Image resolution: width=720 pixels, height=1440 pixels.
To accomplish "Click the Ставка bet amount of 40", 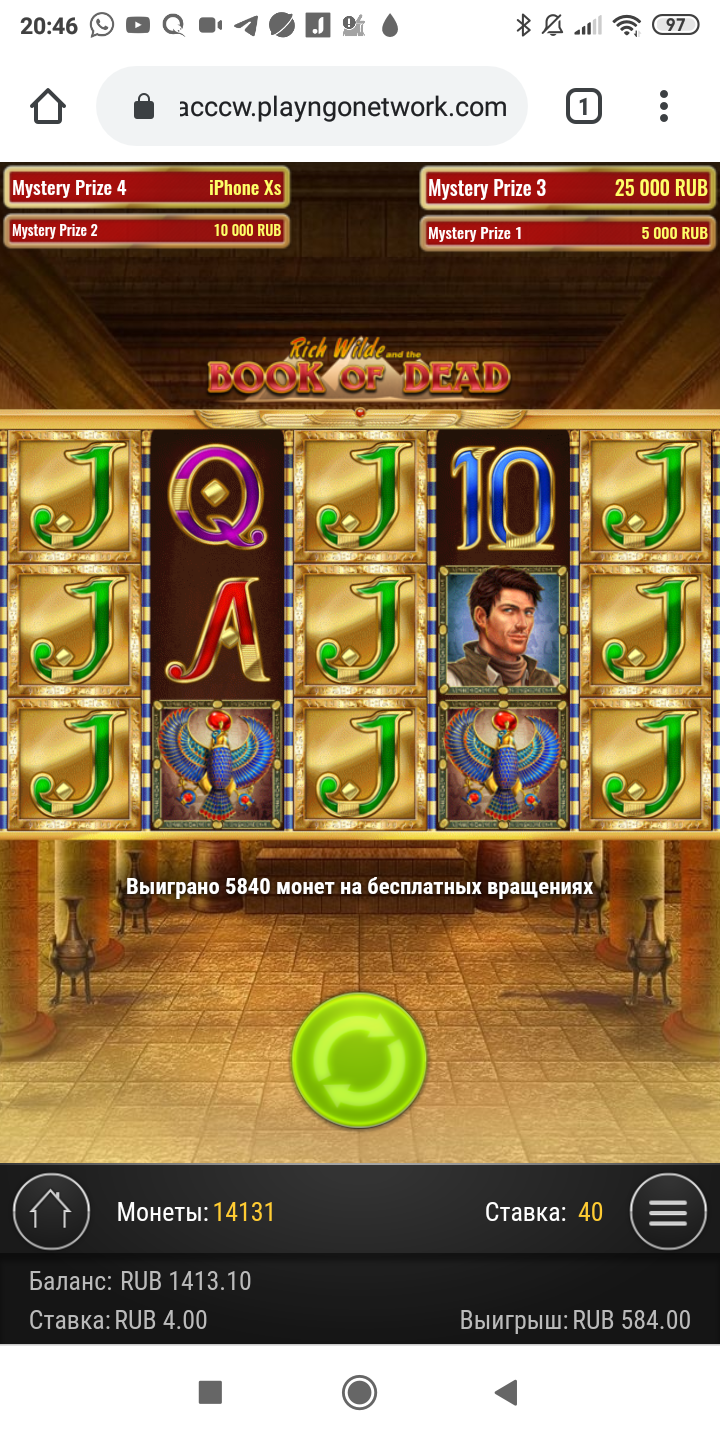I will tap(590, 1213).
